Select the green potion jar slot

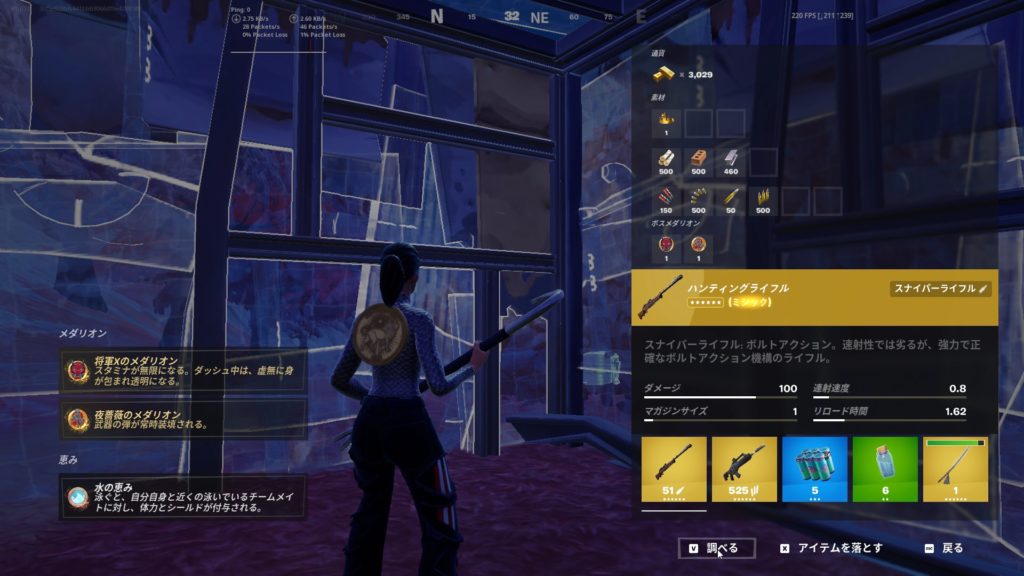point(884,468)
